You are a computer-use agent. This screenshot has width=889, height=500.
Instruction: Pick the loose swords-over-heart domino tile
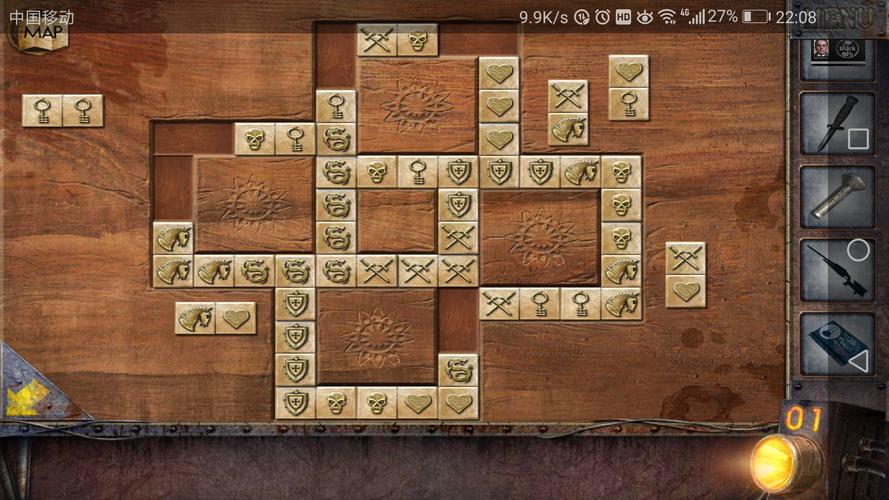[685, 274]
